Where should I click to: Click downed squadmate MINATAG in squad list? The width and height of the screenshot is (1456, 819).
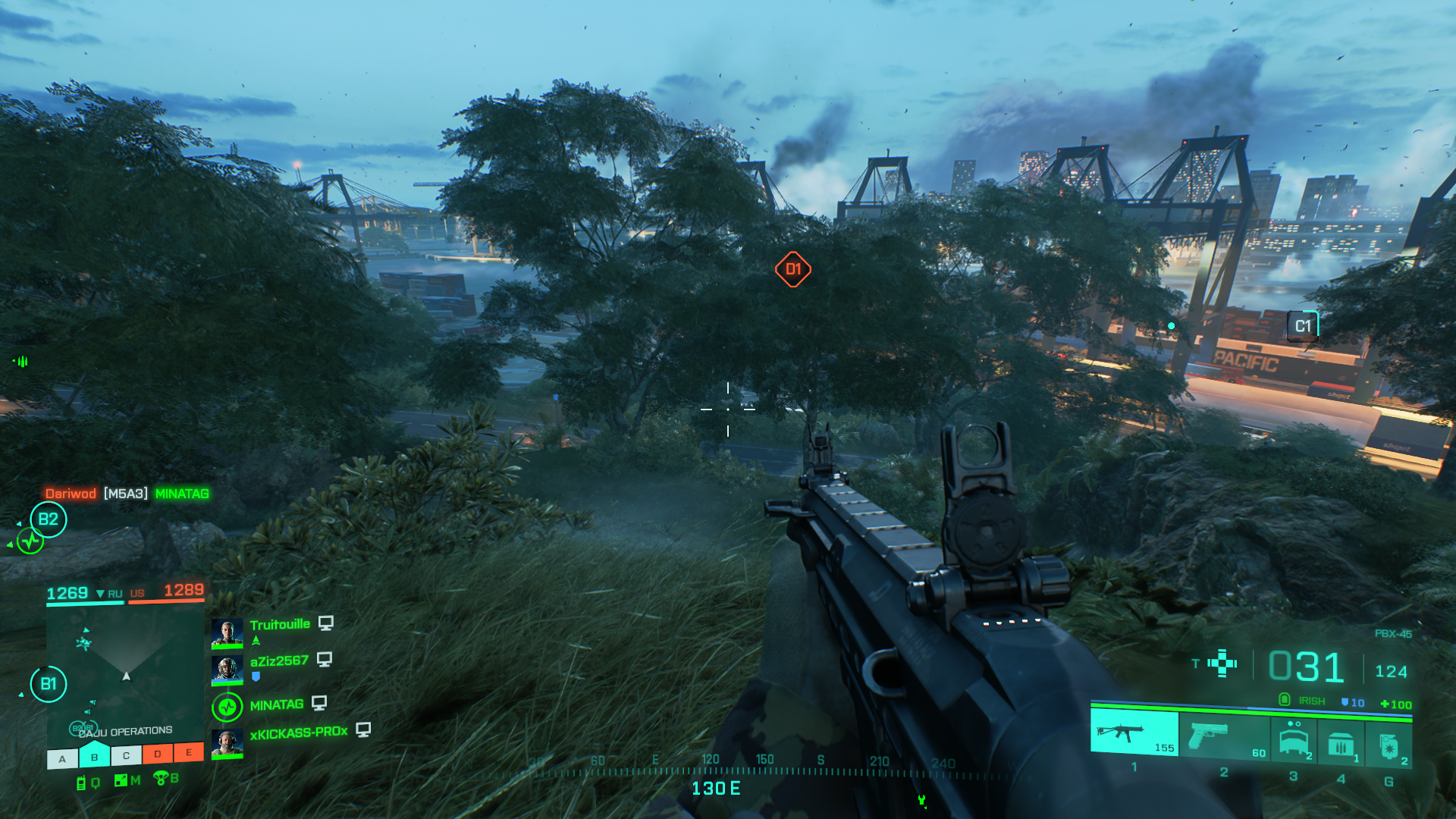click(x=276, y=705)
